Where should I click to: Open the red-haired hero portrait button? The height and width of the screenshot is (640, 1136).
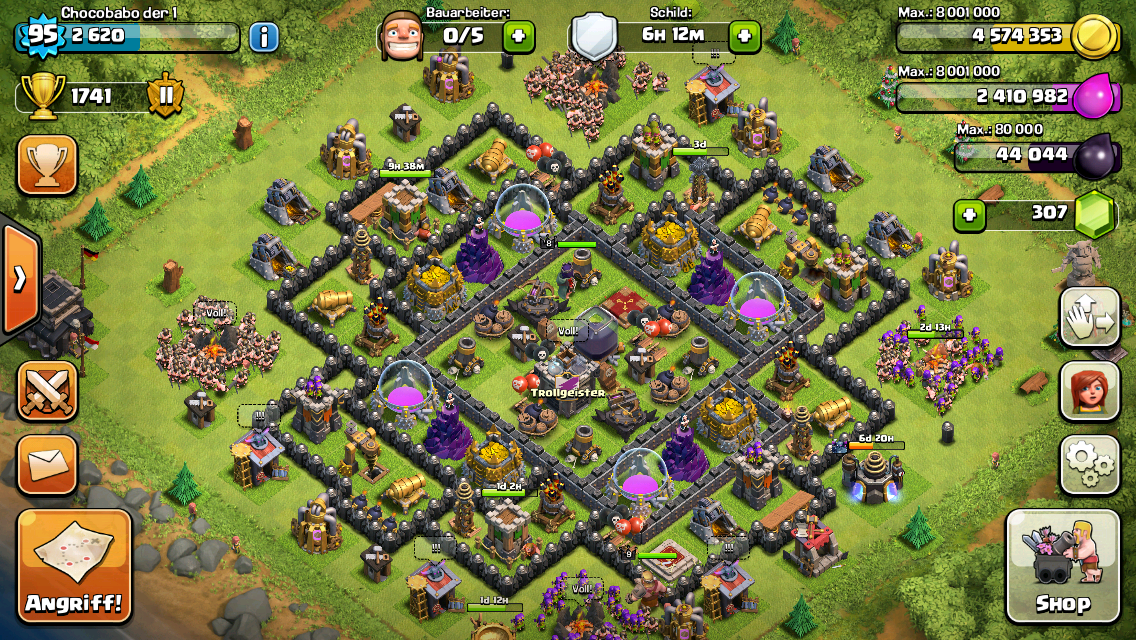coord(1089,391)
